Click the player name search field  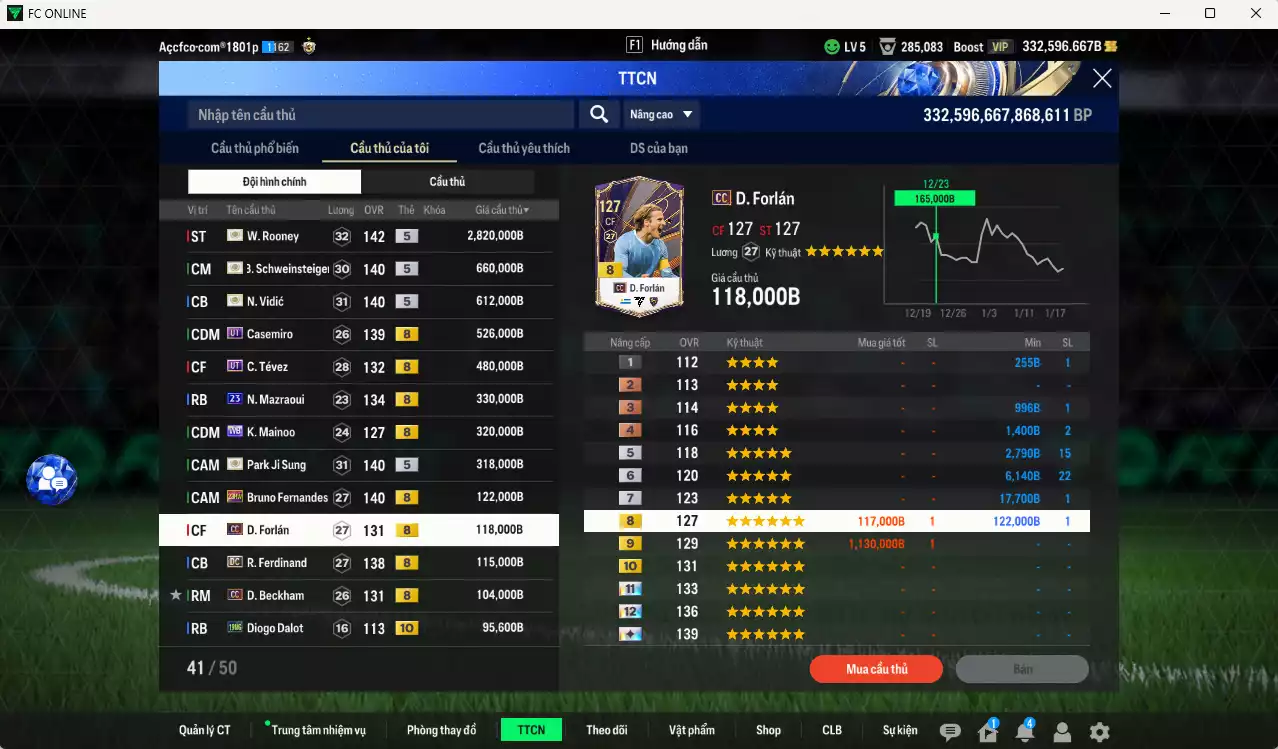click(x=380, y=115)
